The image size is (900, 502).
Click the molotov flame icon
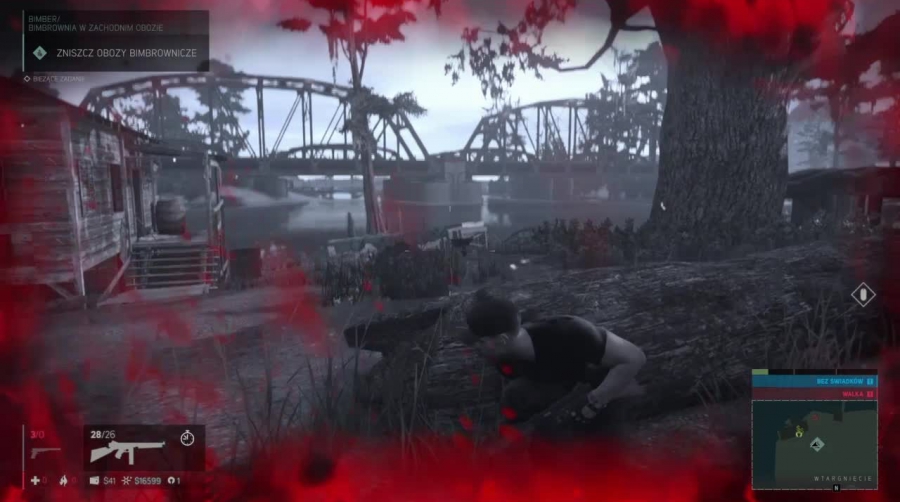[x=62, y=481]
